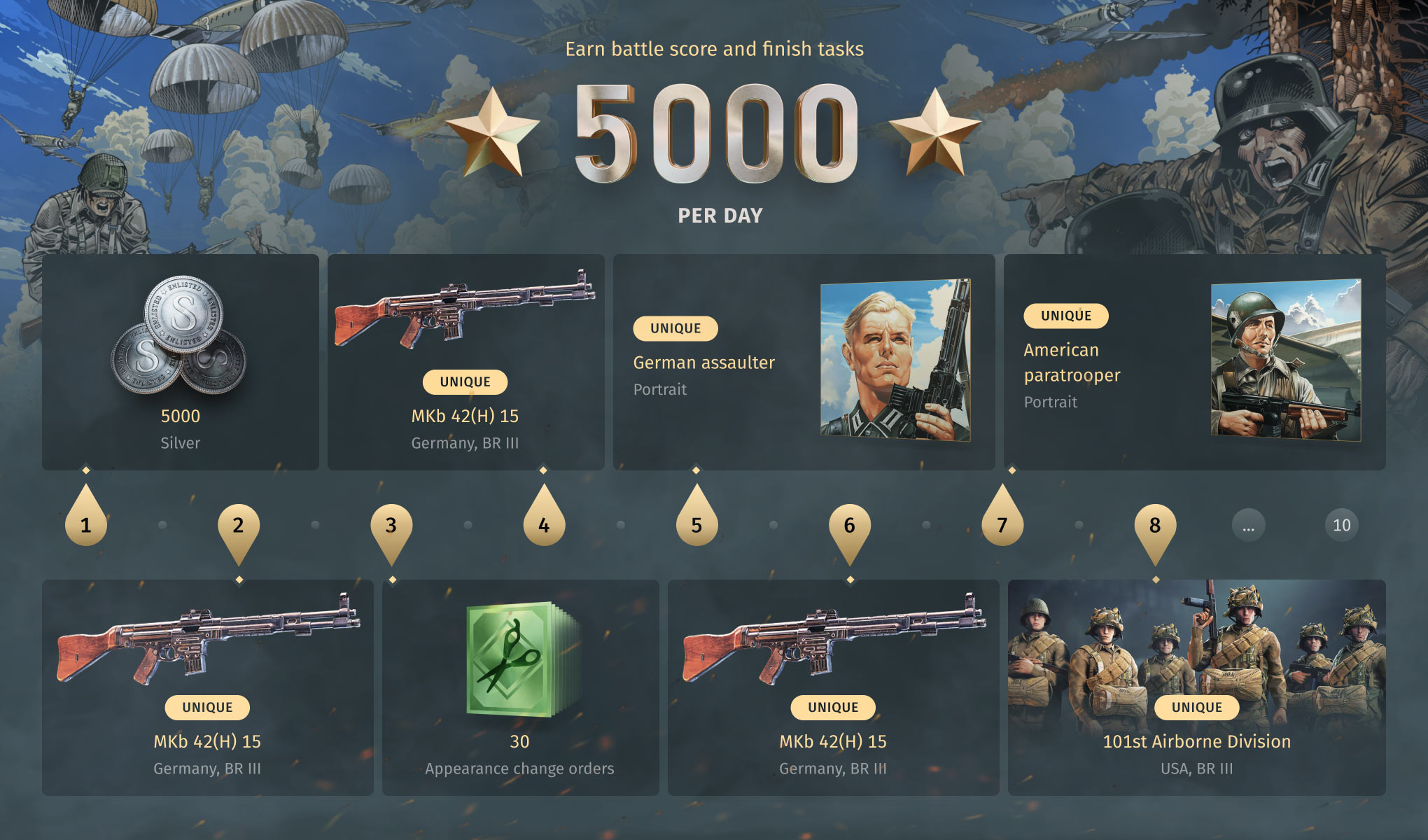Select stage marker 8
The image size is (1428, 840).
(x=1155, y=525)
